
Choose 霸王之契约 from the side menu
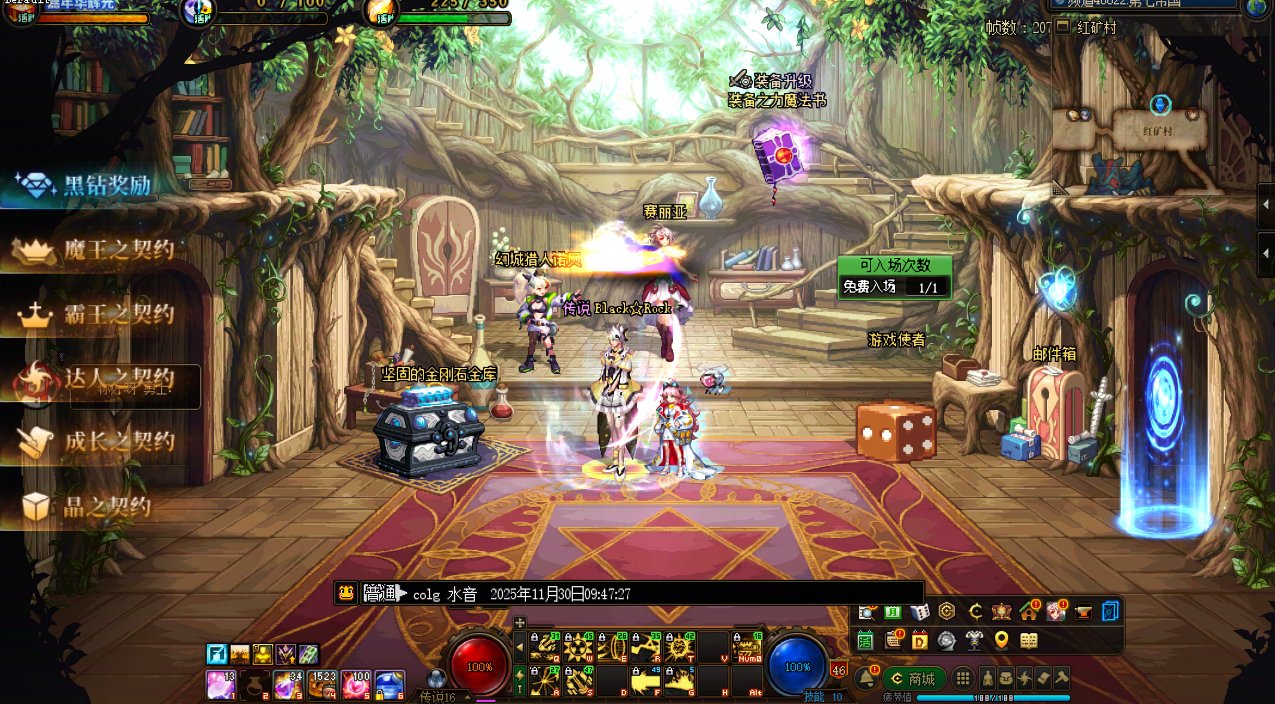tap(100, 316)
